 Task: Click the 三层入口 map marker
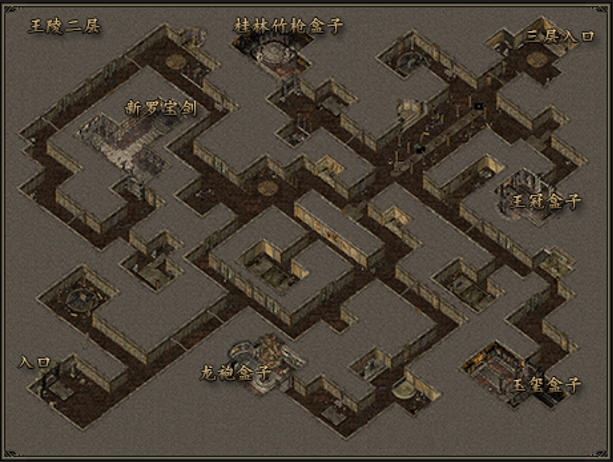[561, 37]
